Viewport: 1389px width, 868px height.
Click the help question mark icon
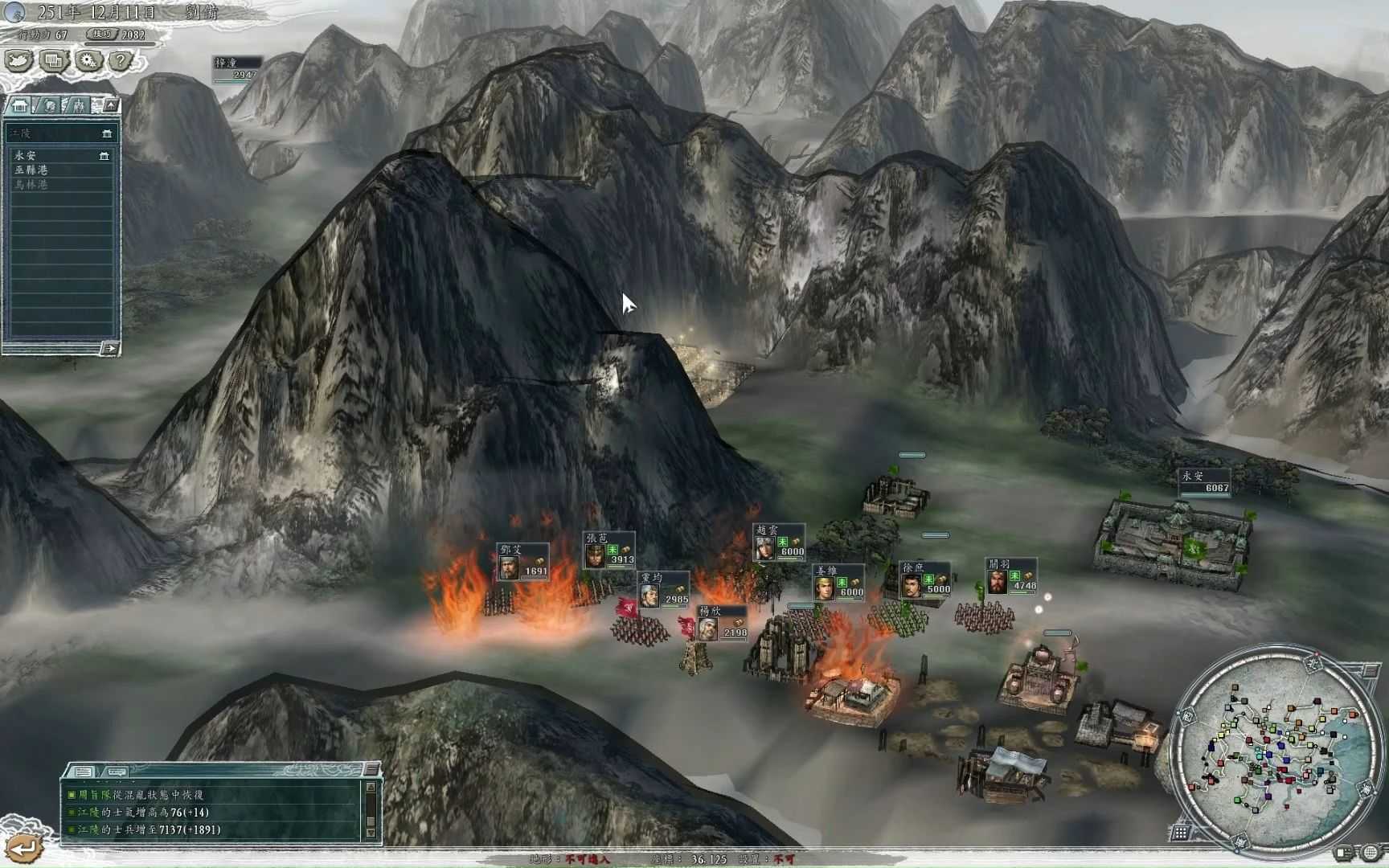121,59
